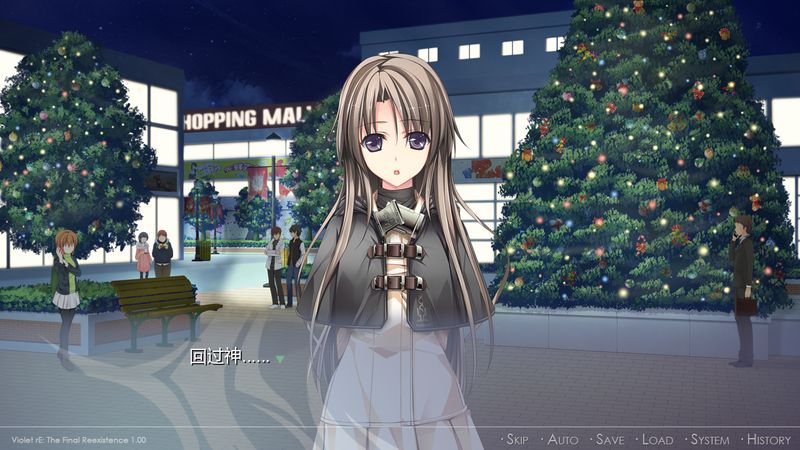Show the dialogue History log
The height and width of the screenshot is (450, 800).
[767, 440]
